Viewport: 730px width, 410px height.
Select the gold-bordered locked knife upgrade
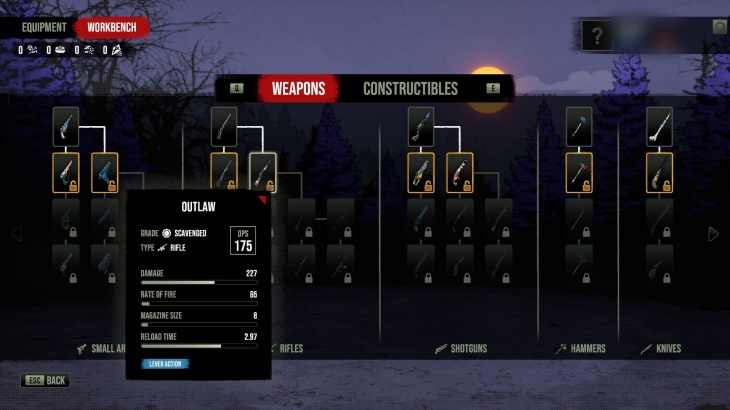(659, 172)
